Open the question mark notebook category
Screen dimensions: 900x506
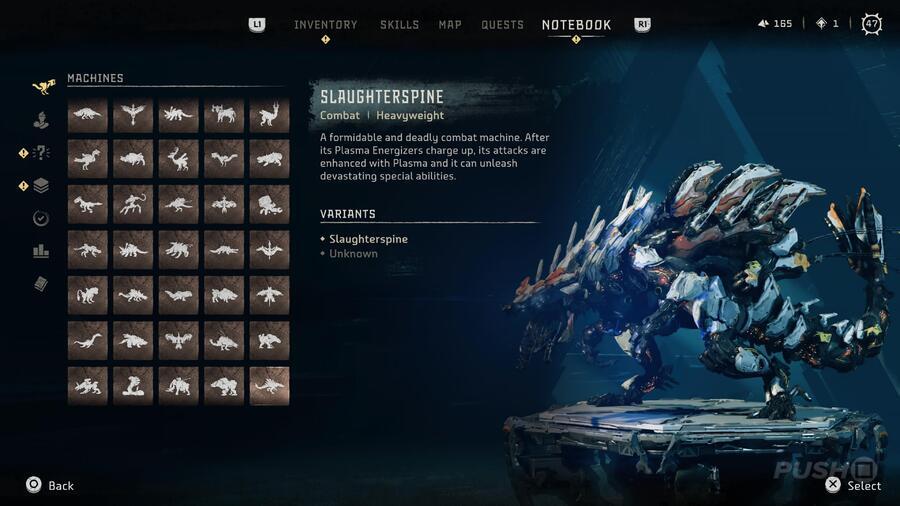pos(41,153)
